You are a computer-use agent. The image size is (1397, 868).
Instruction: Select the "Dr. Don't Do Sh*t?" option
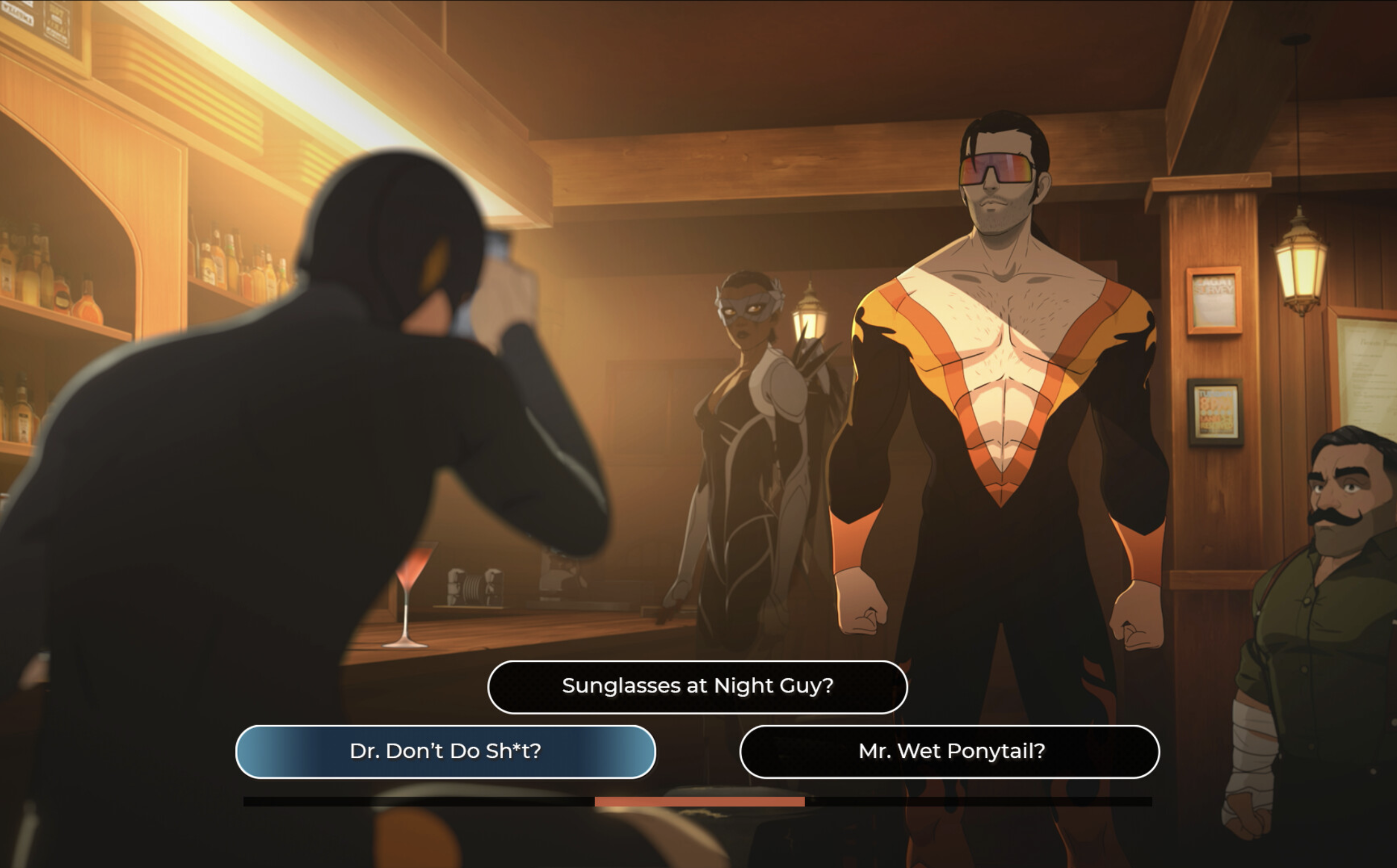pyautogui.click(x=446, y=751)
